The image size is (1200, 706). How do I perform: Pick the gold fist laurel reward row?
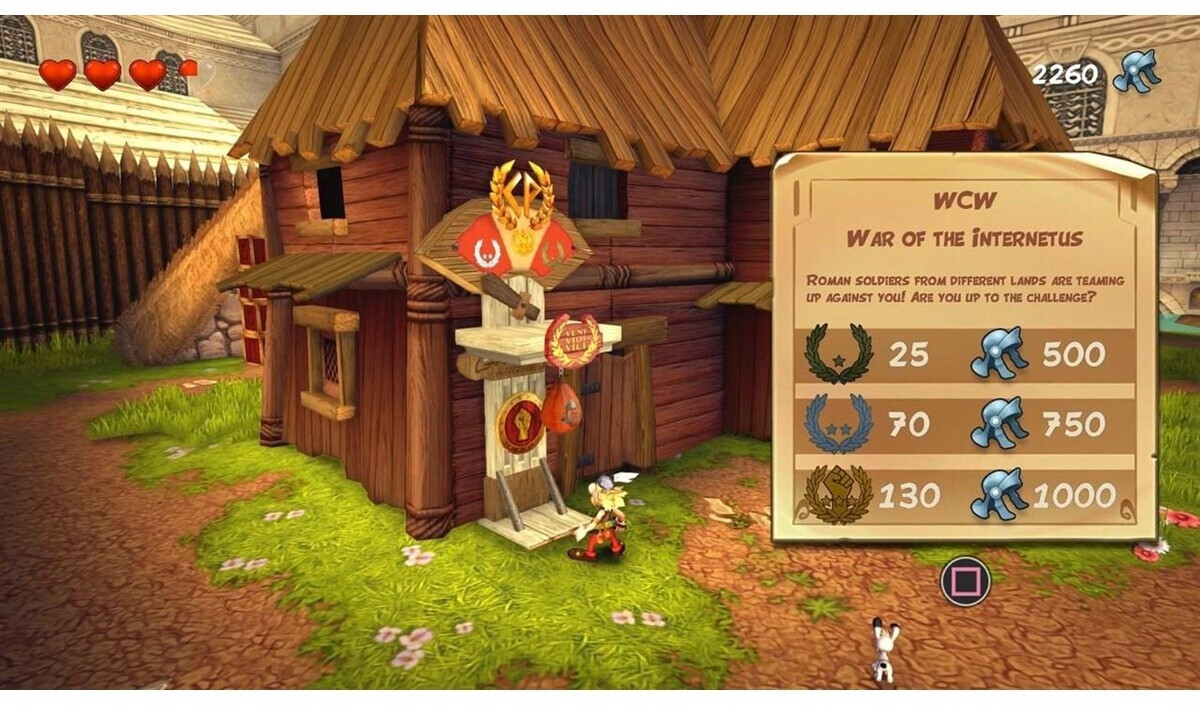coord(964,495)
